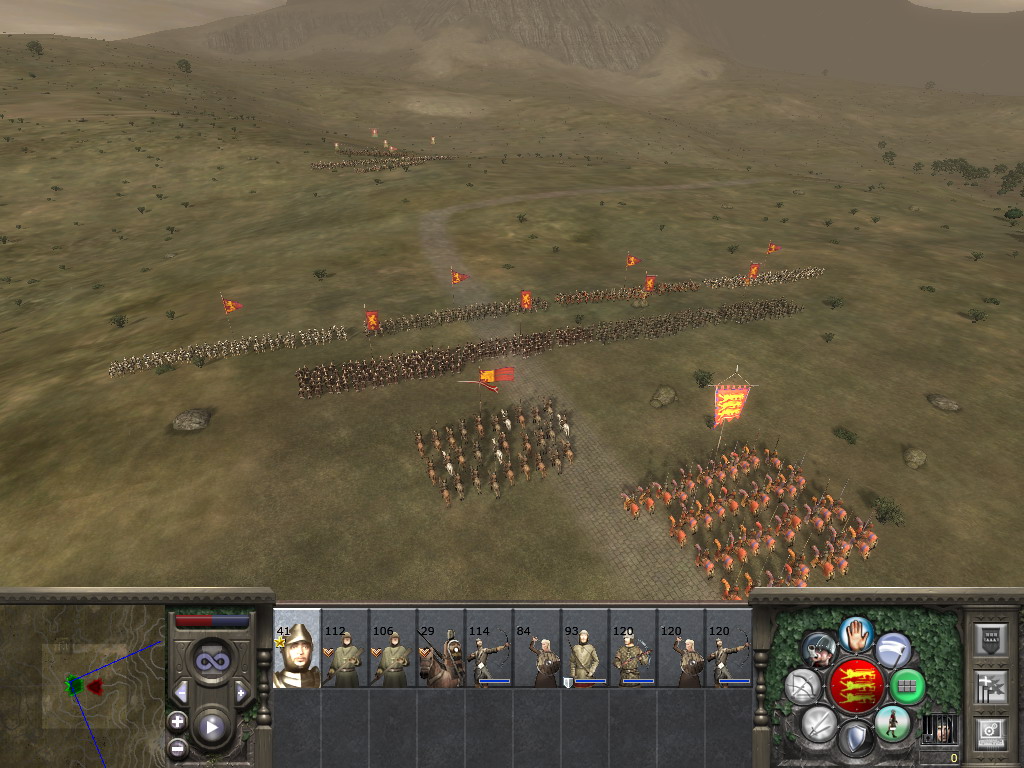The width and height of the screenshot is (1024, 768).
Task: Select the archer unit card showing 114
Action: tap(489, 650)
